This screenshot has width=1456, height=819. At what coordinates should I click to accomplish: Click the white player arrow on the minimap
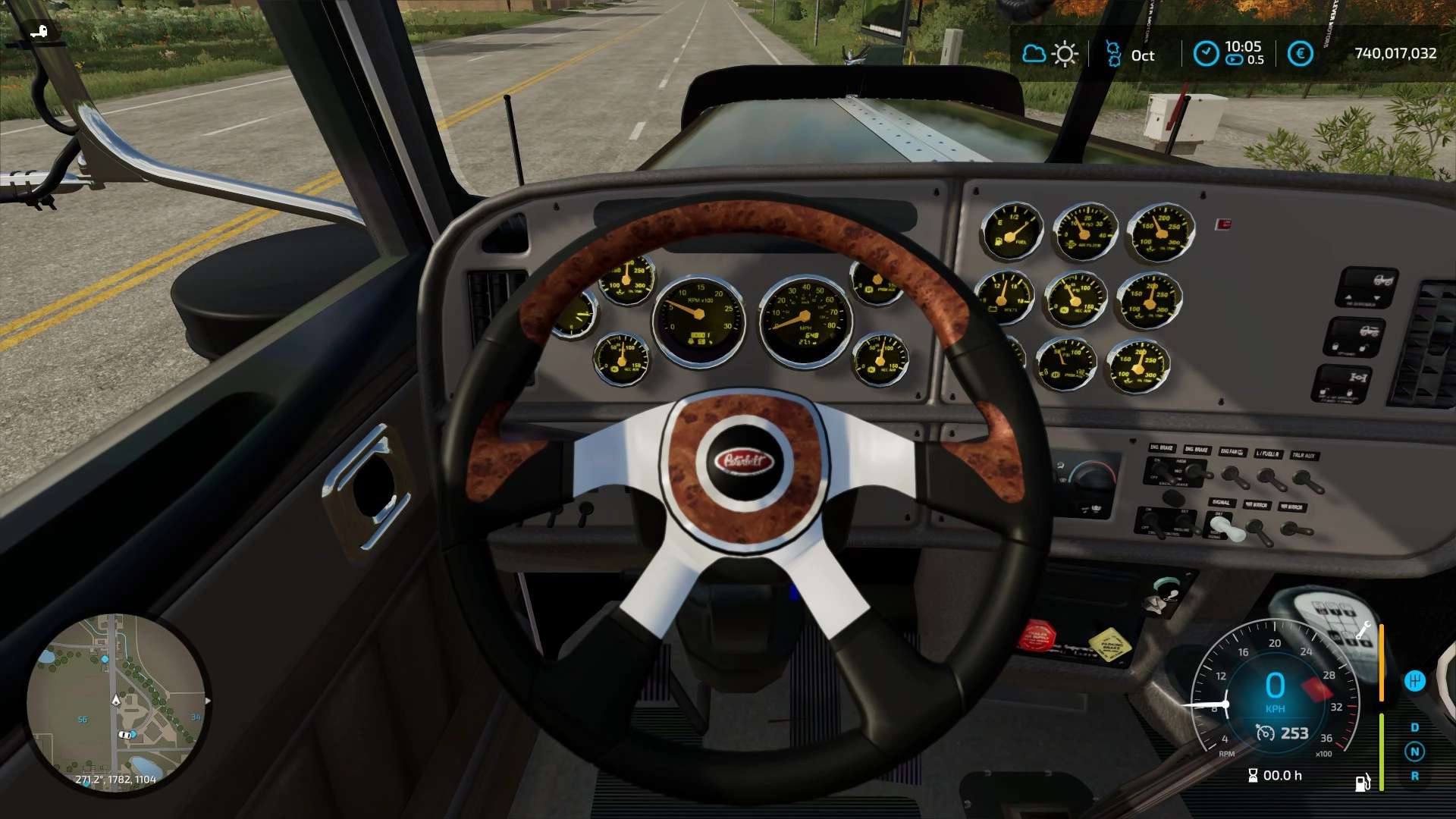116,700
